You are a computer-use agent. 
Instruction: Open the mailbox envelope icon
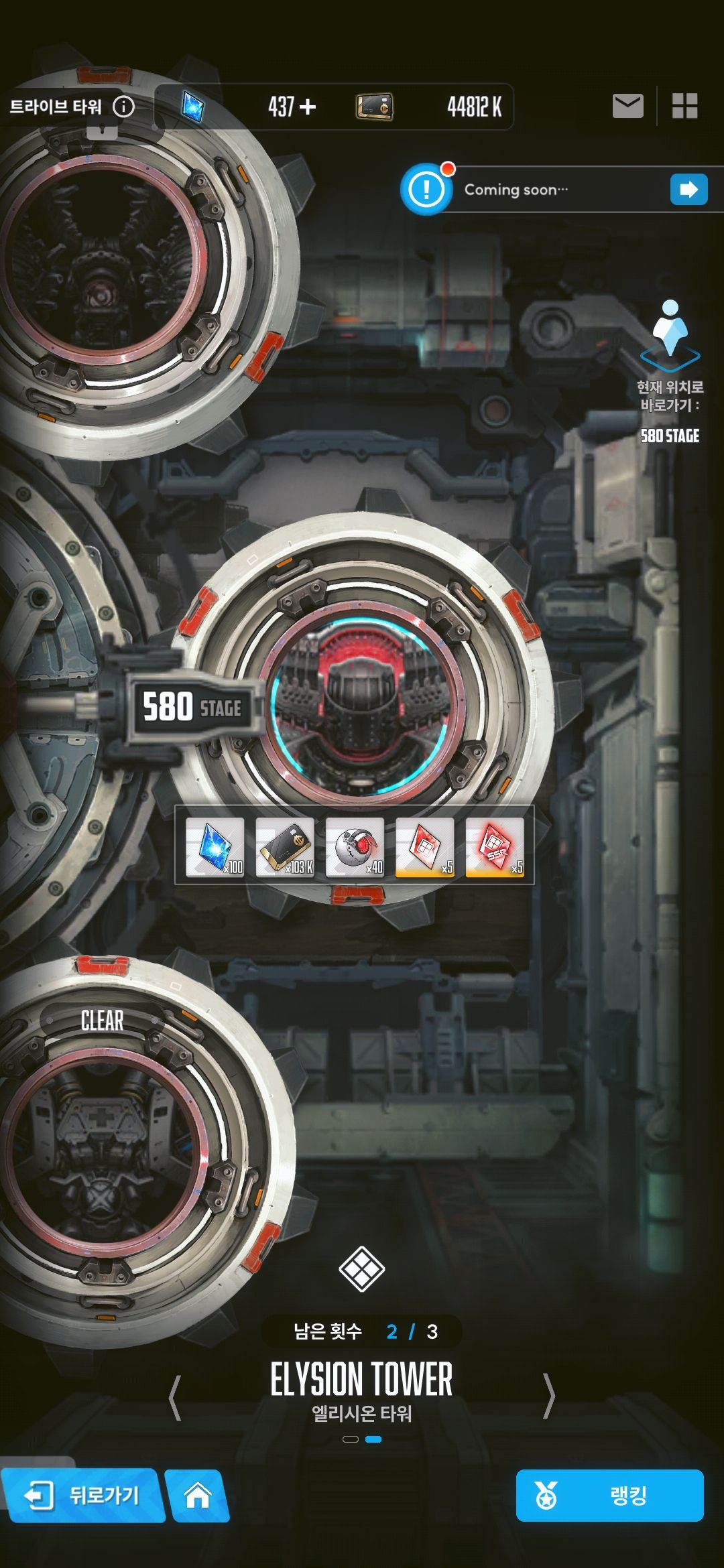tap(627, 106)
